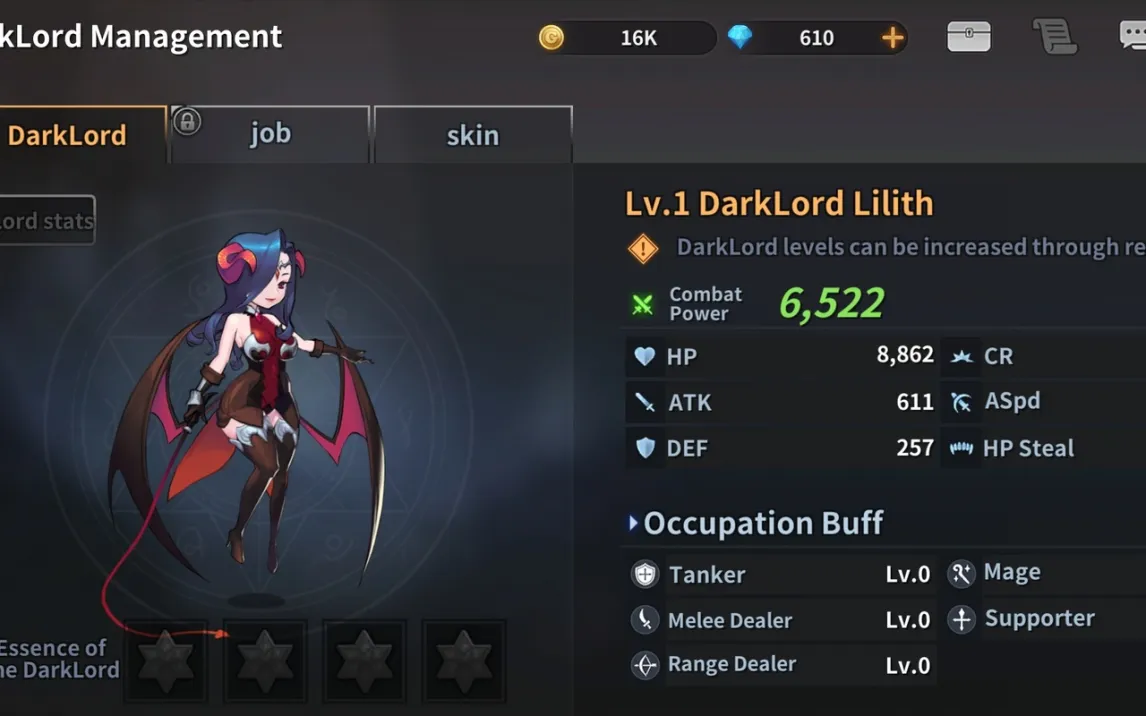Add more diamonds with the plus button
The width and height of the screenshot is (1146, 716).
click(x=892, y=38)
